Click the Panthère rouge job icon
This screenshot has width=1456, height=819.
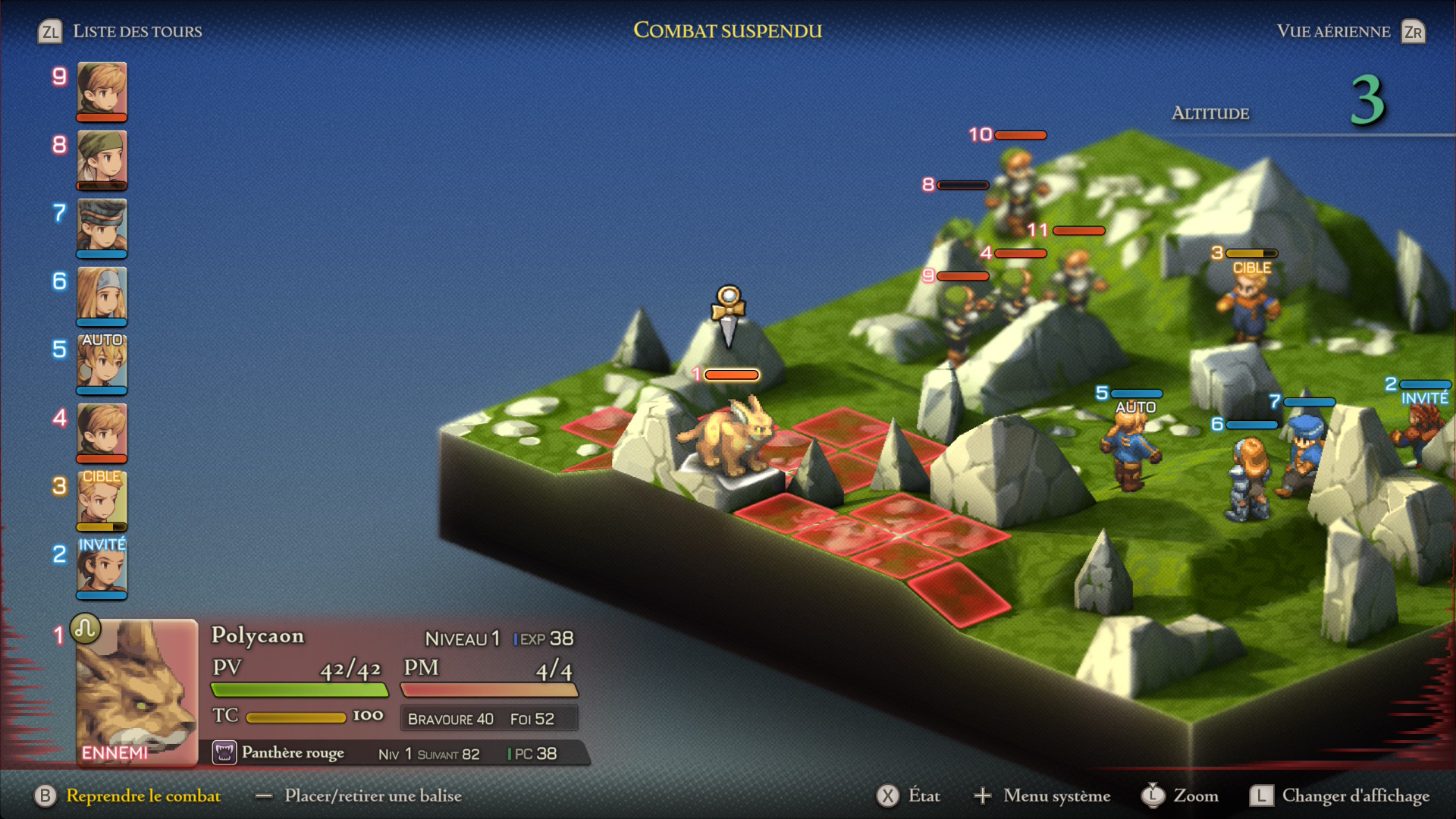point(224,753)
